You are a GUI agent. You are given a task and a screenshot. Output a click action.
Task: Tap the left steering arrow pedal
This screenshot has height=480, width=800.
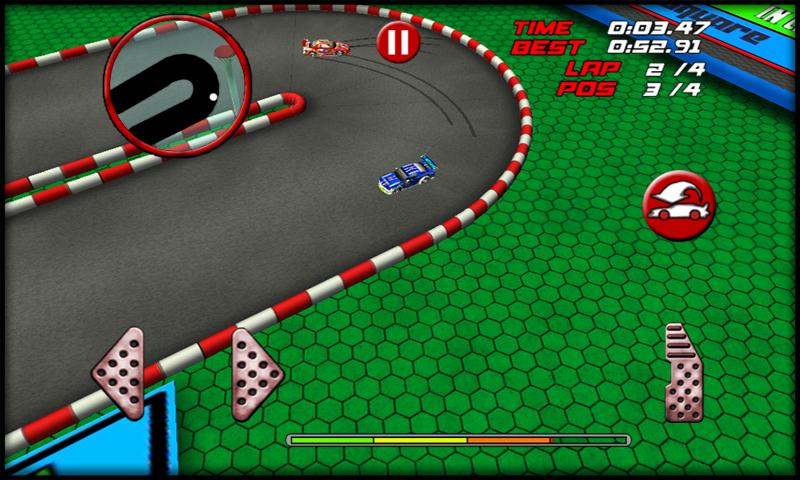[x=121, y=372]
